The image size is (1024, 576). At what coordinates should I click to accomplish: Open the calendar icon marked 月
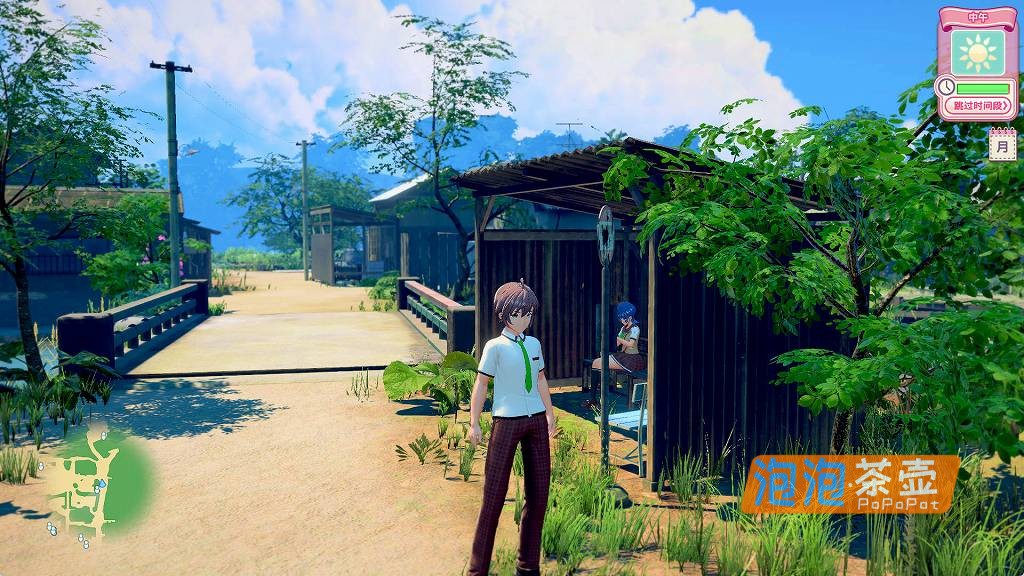(x=1002, y=145)
